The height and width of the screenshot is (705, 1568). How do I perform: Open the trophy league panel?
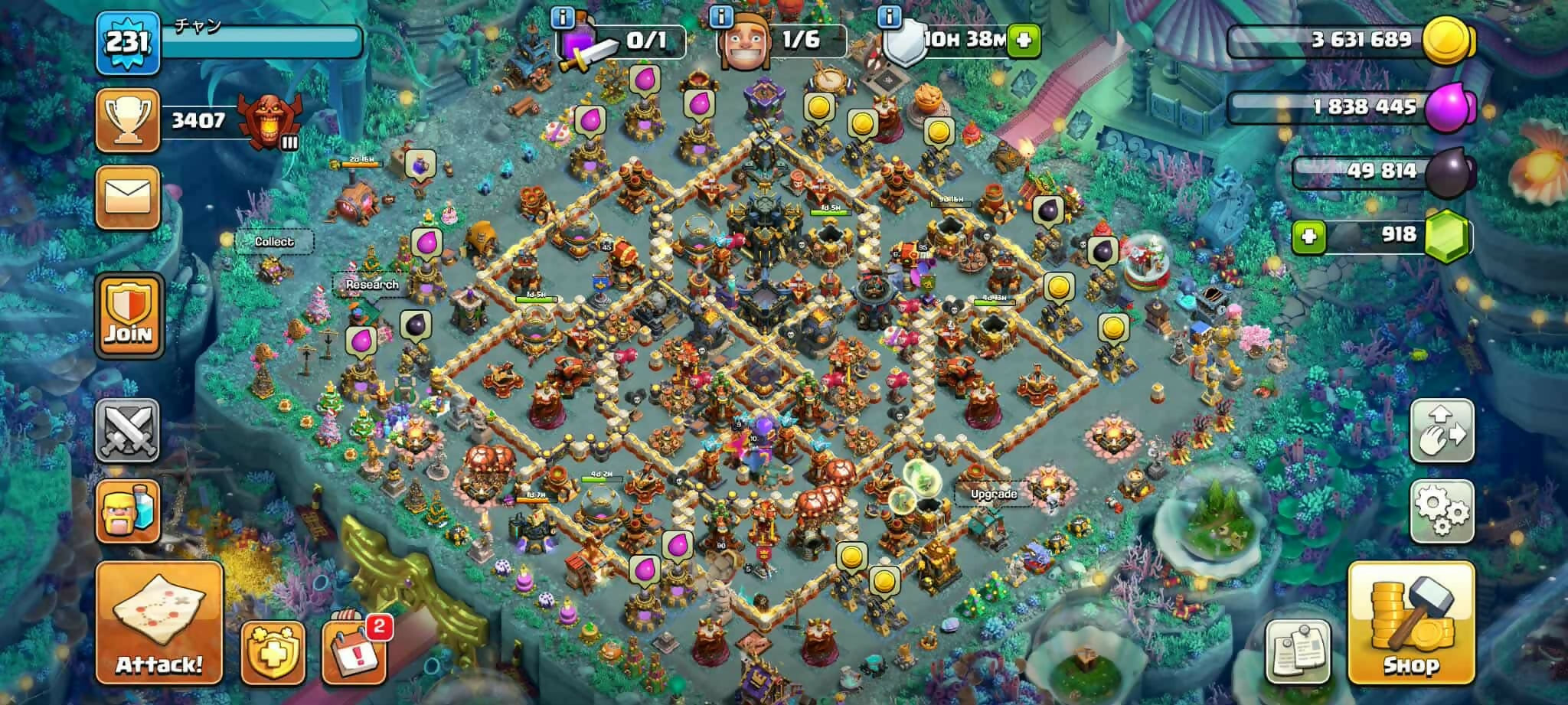tap(128, 120)
